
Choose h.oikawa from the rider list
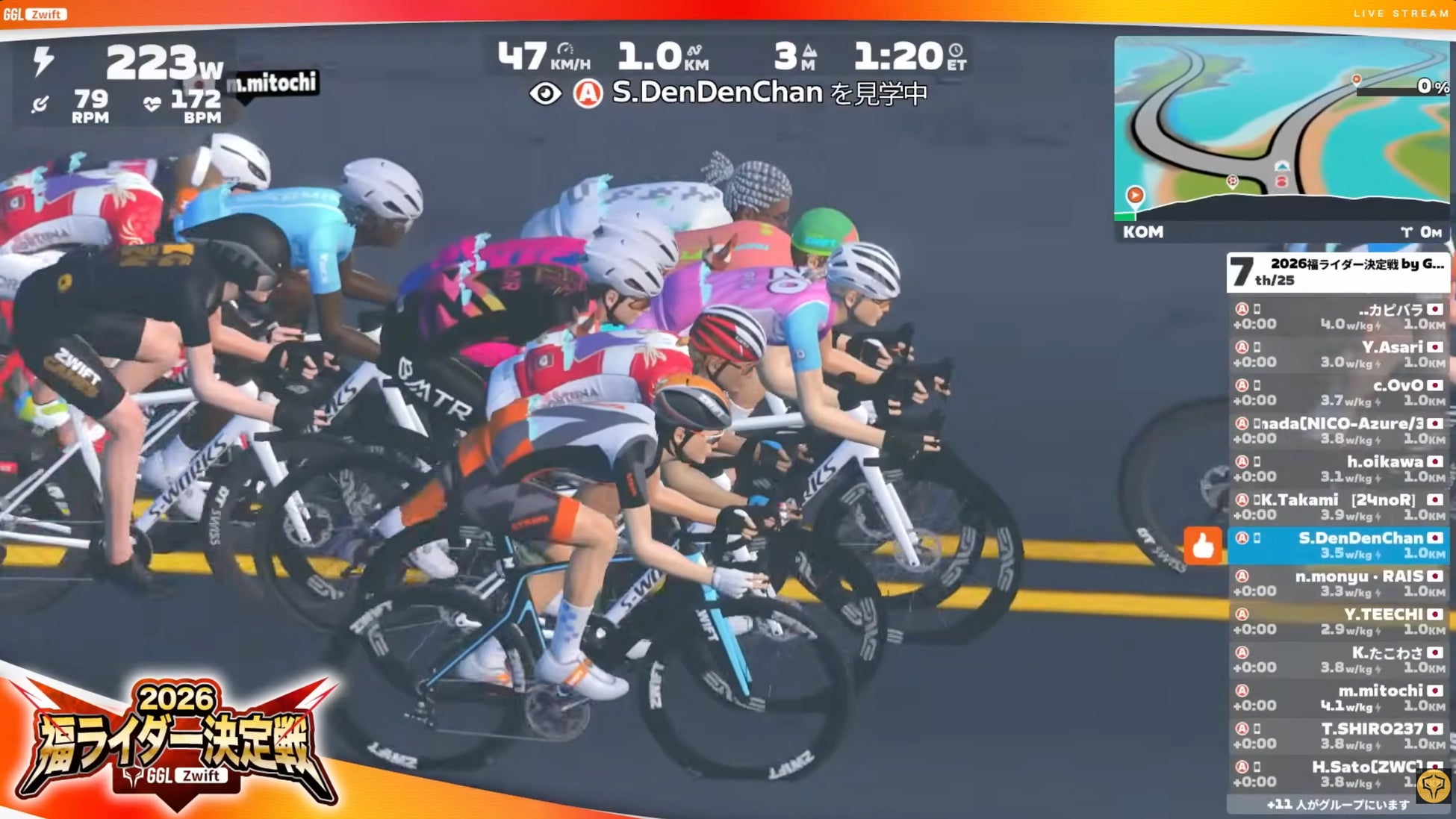coord(1338,469)
